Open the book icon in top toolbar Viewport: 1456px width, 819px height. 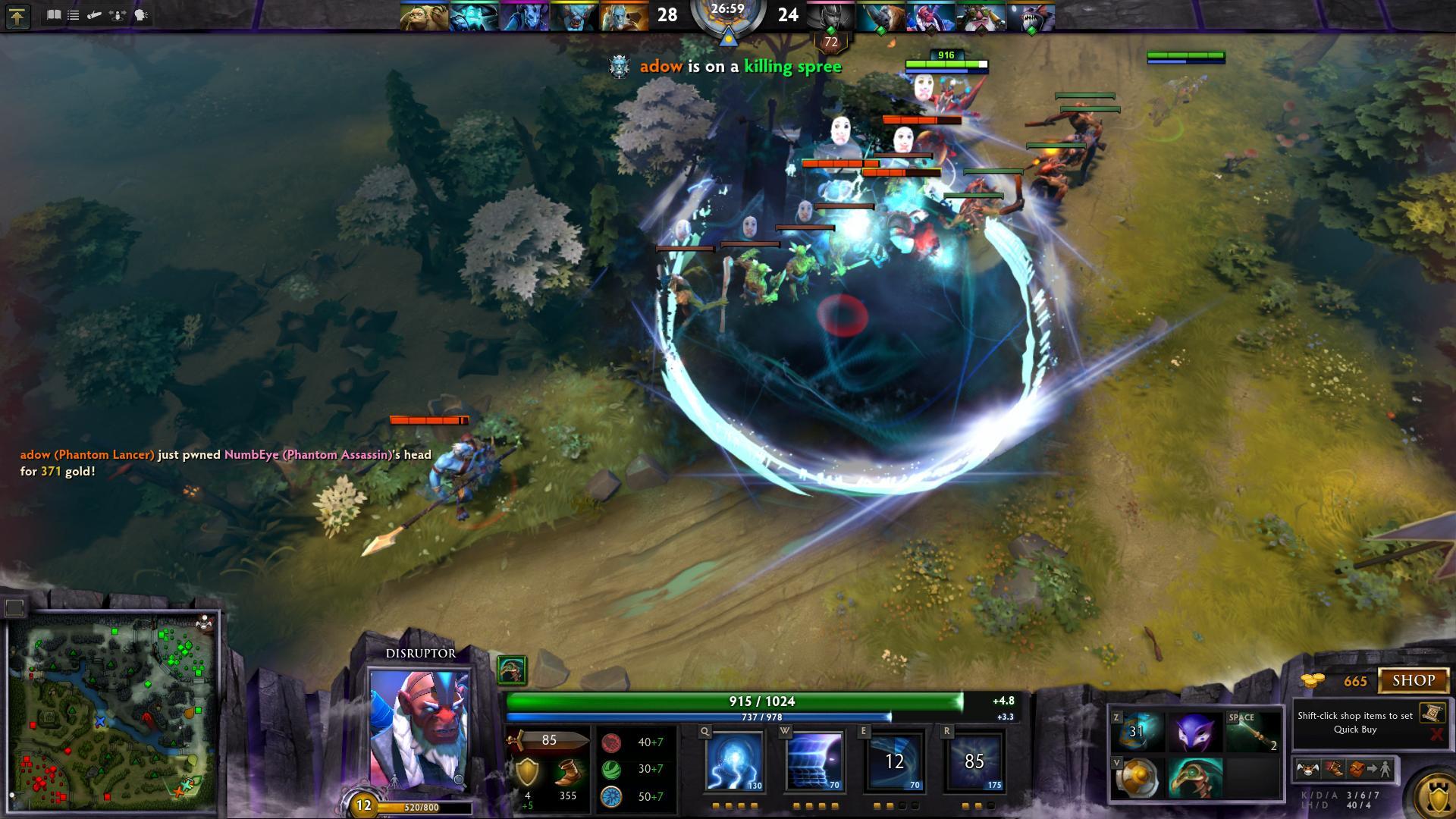(x=53, y=15)
